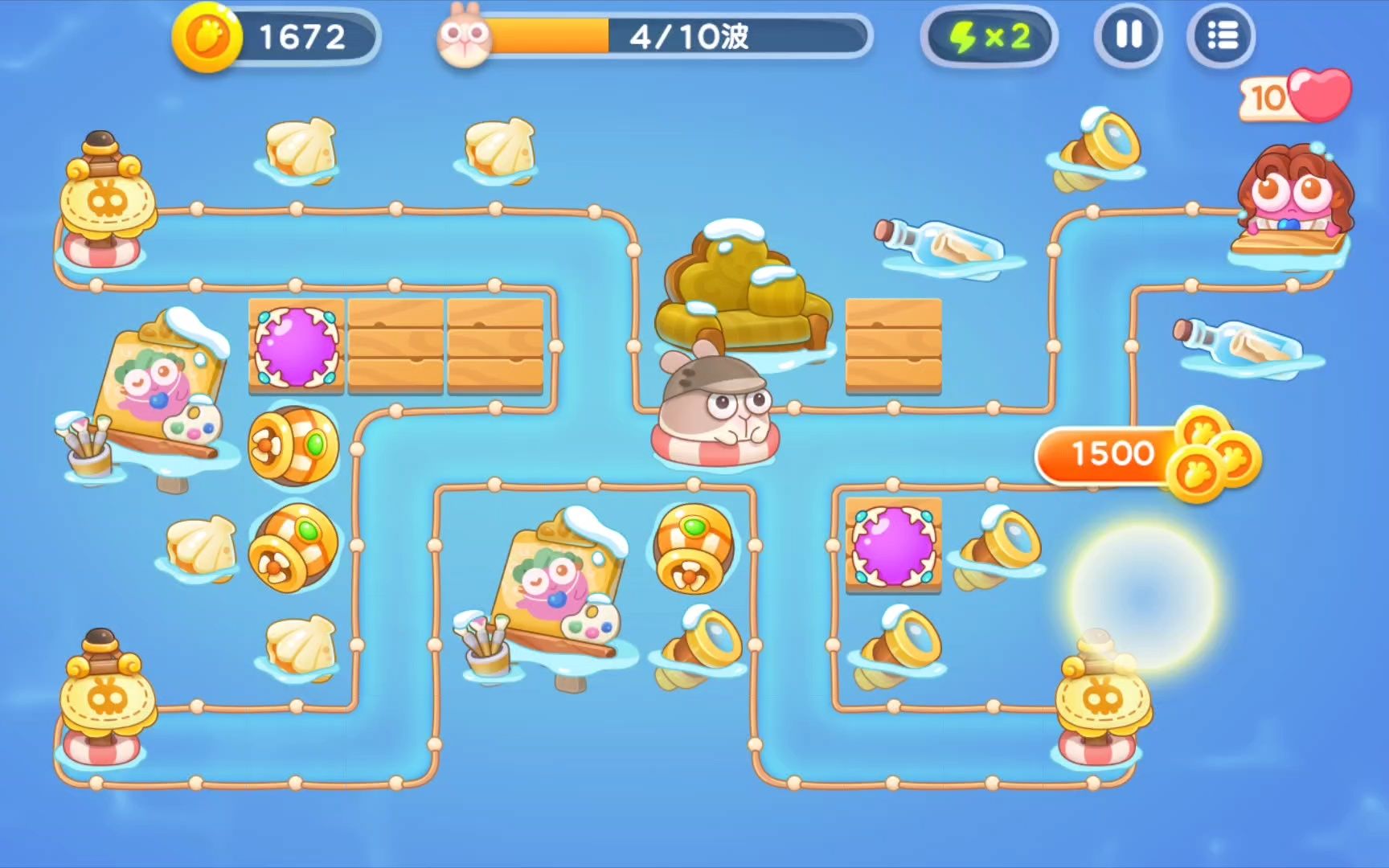Open the list menu button
The image size is (1389, 868).
(x=1221, y=36)
